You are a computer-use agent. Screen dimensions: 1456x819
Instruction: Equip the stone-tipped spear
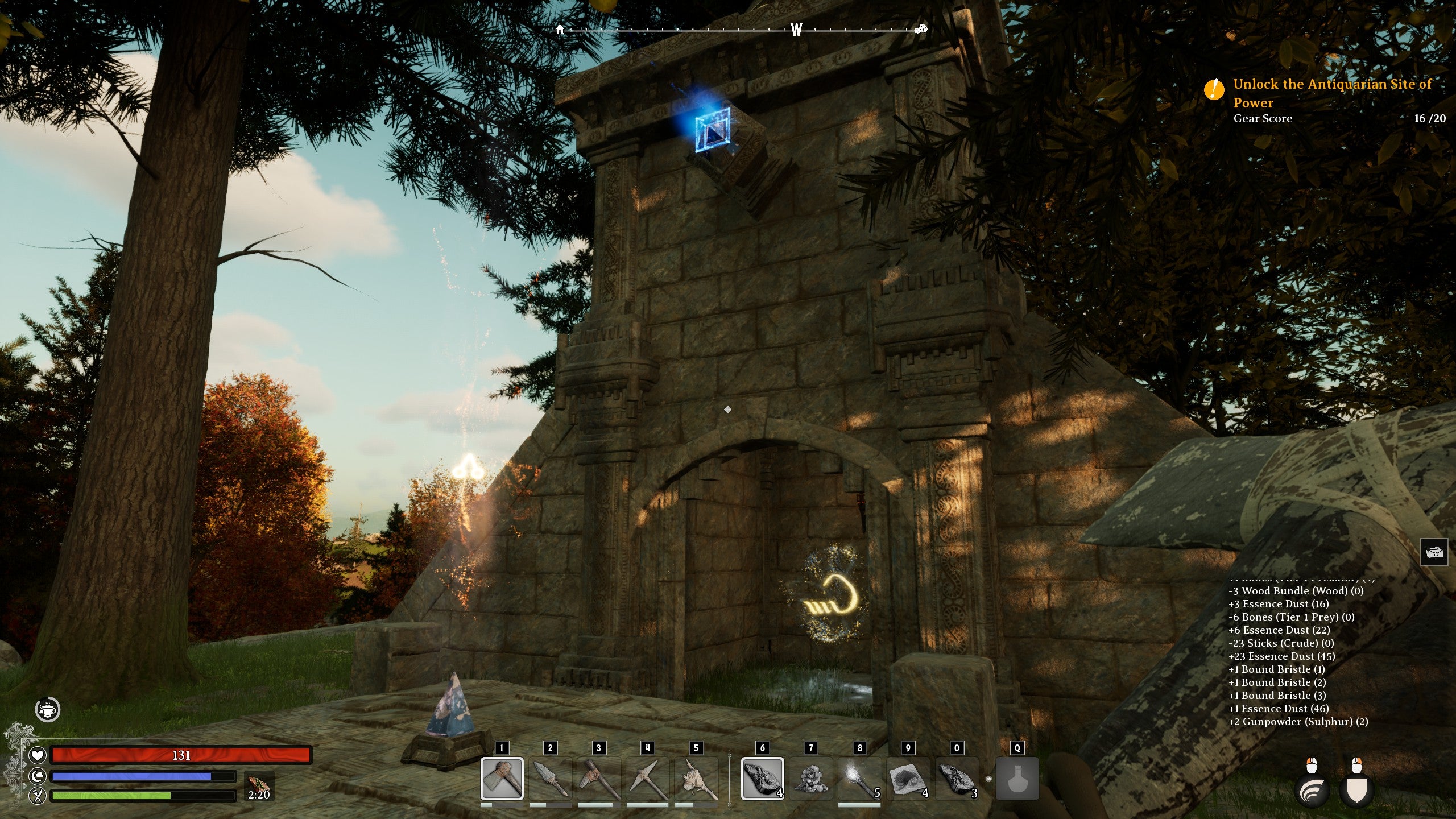(550, 778)
